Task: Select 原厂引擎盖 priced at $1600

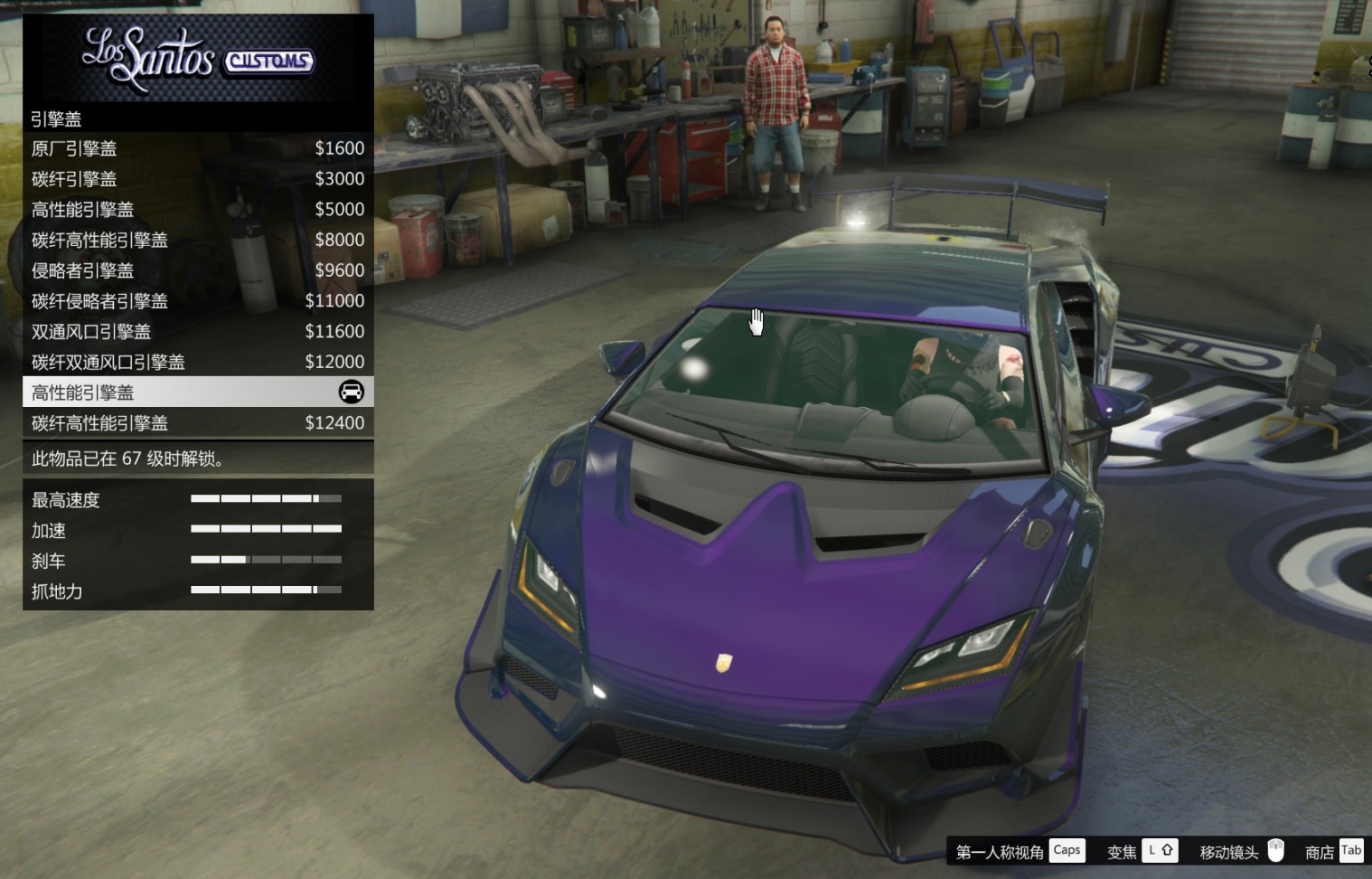Action: (x=198, y=148)
